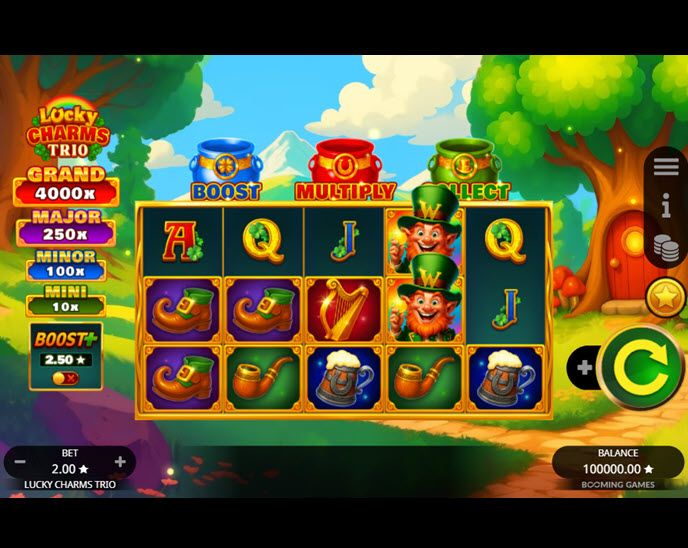This screenshot has height=548, width=688.
Task: Decrease the bet with the minus button
Action: (x=20, y=462)
